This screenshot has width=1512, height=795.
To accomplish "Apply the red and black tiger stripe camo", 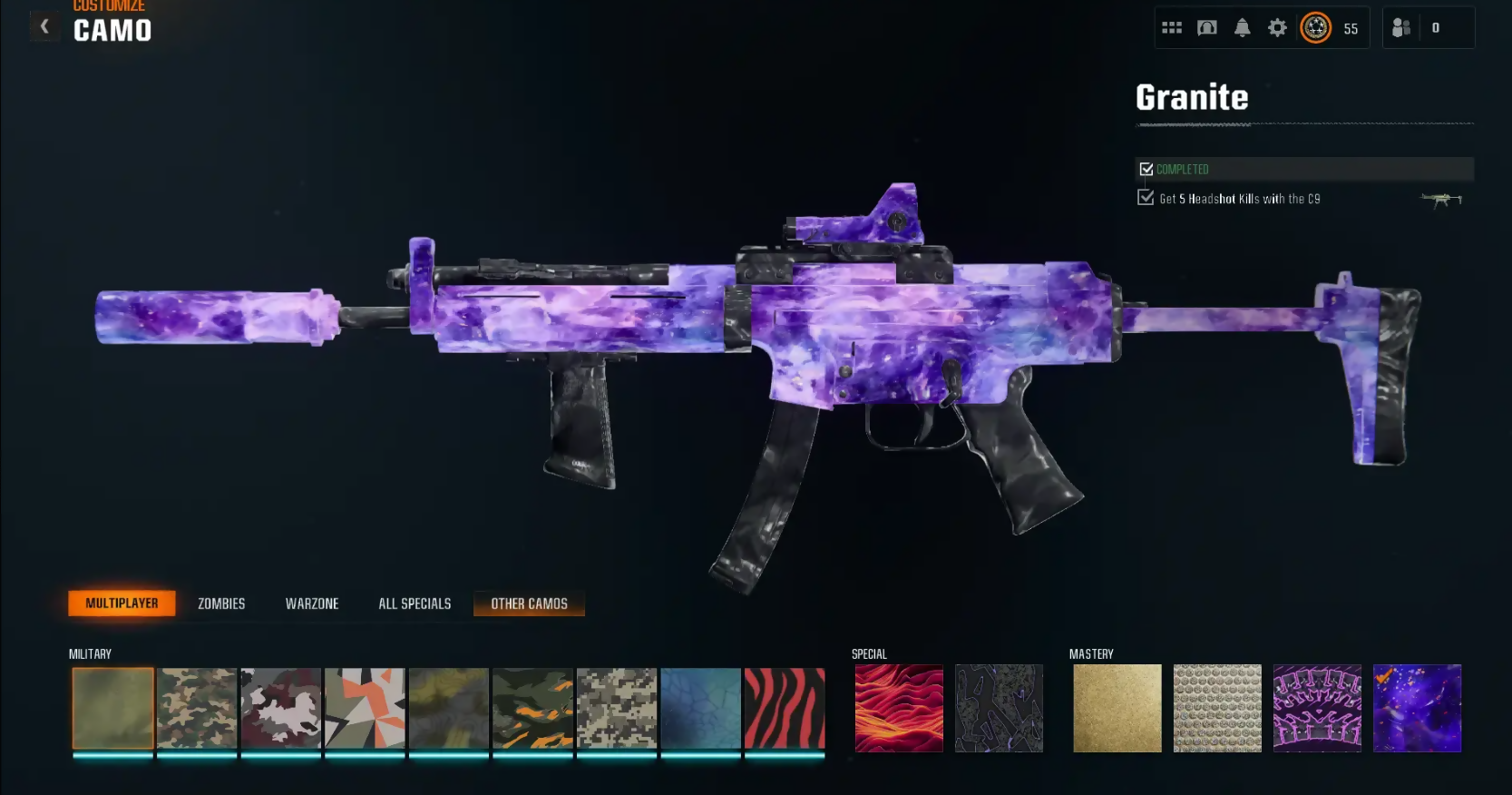I will [785, 709].
